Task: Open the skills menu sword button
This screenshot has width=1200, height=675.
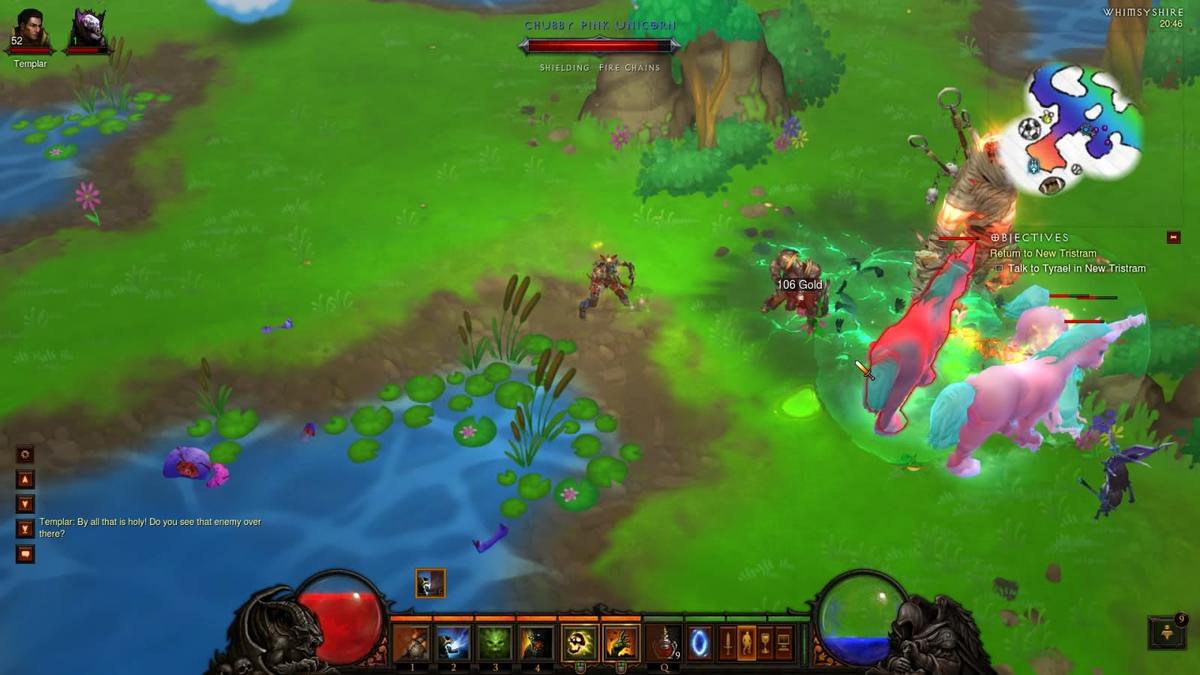Action: (728, 642)
